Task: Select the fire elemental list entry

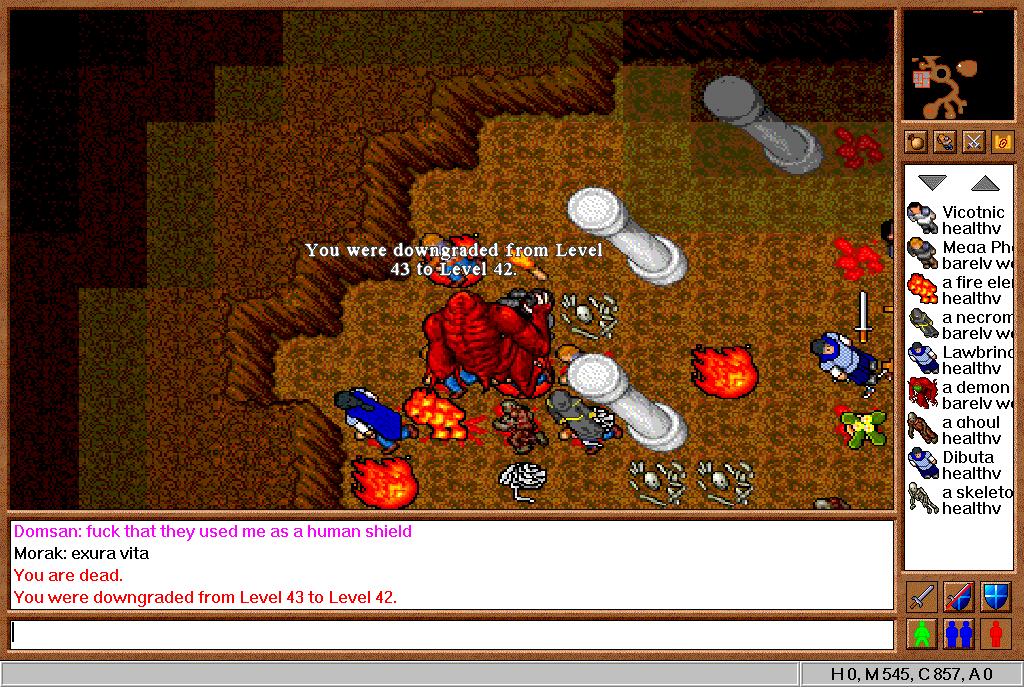Action: pos(958,290)
